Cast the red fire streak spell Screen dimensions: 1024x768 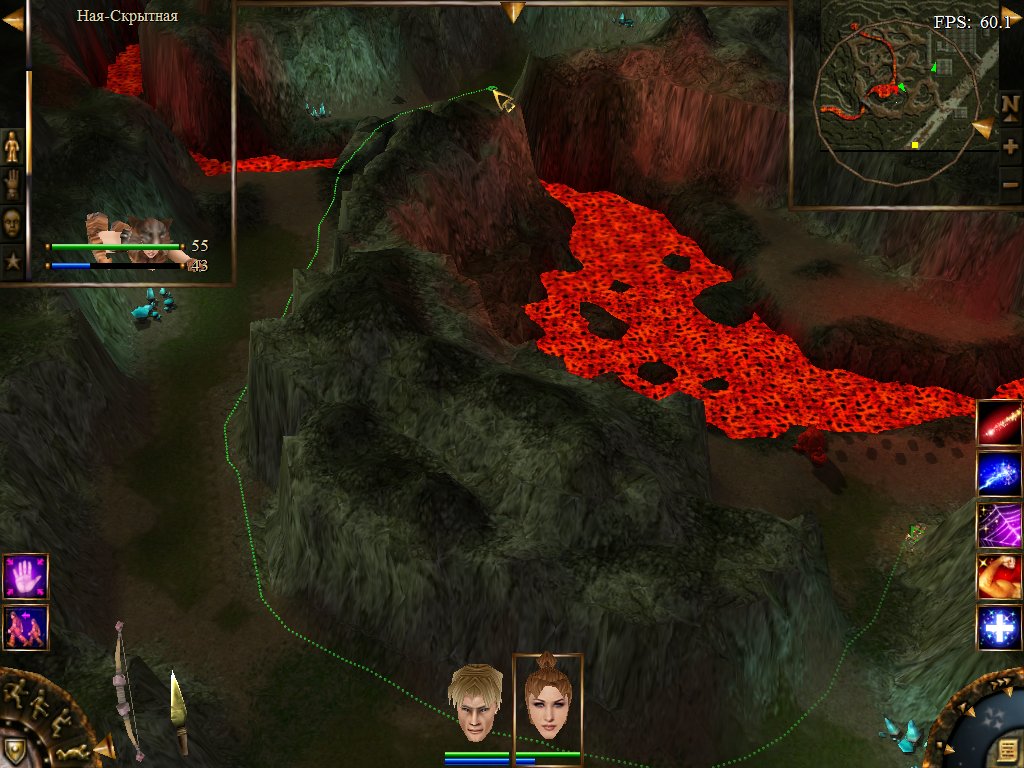click(x=999, y=423)
